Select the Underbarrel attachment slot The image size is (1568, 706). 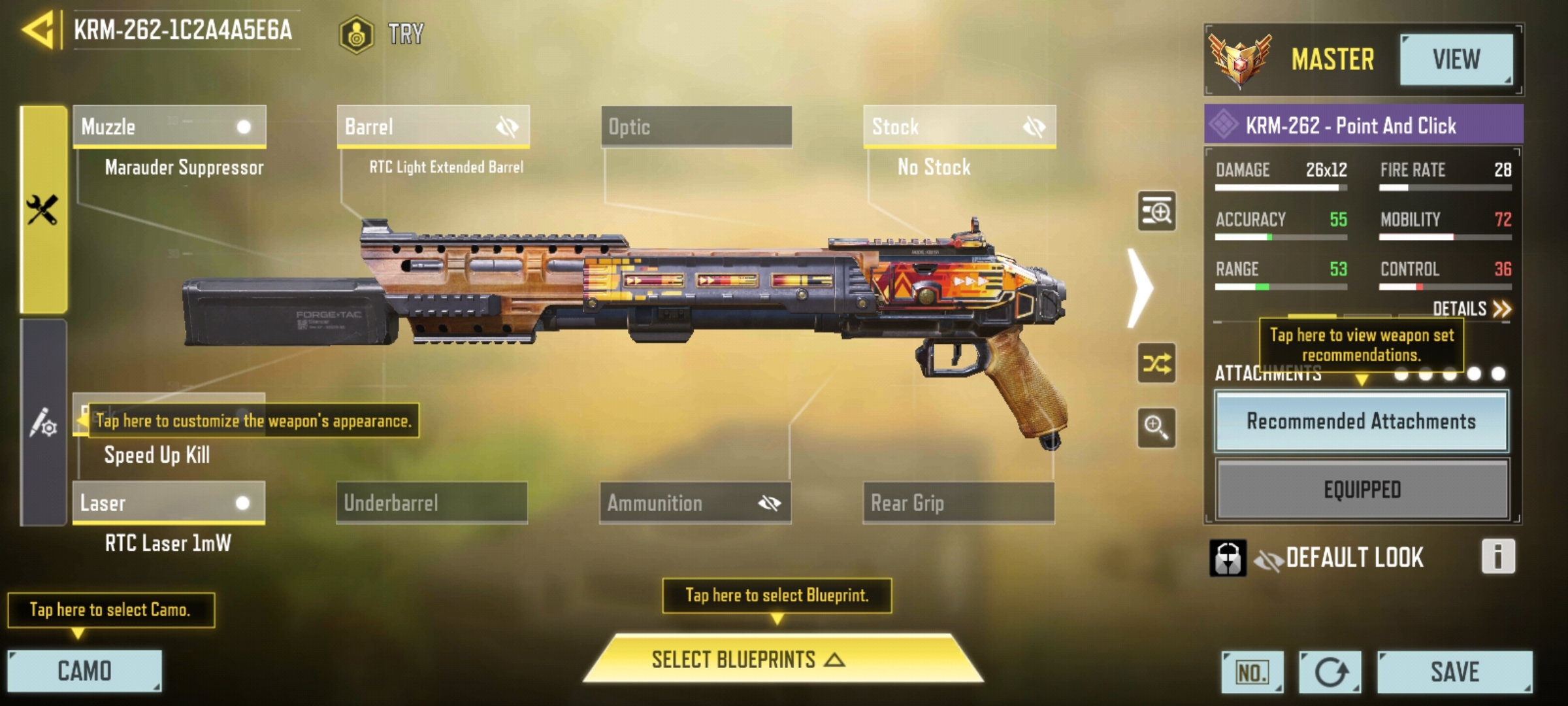[432, 503]
